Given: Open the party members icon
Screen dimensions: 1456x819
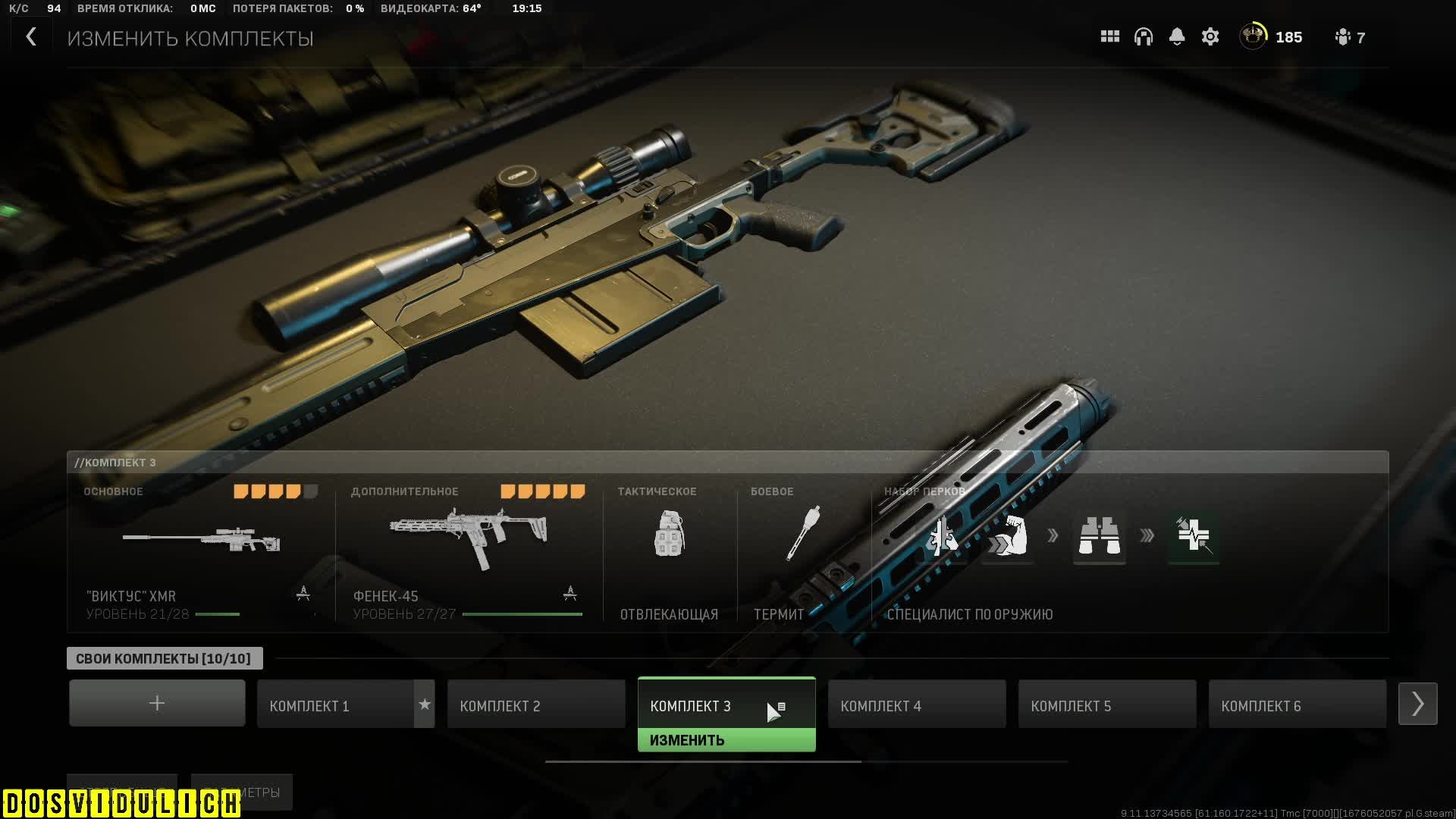Looking at the screenshot, I should point(1349,37).
